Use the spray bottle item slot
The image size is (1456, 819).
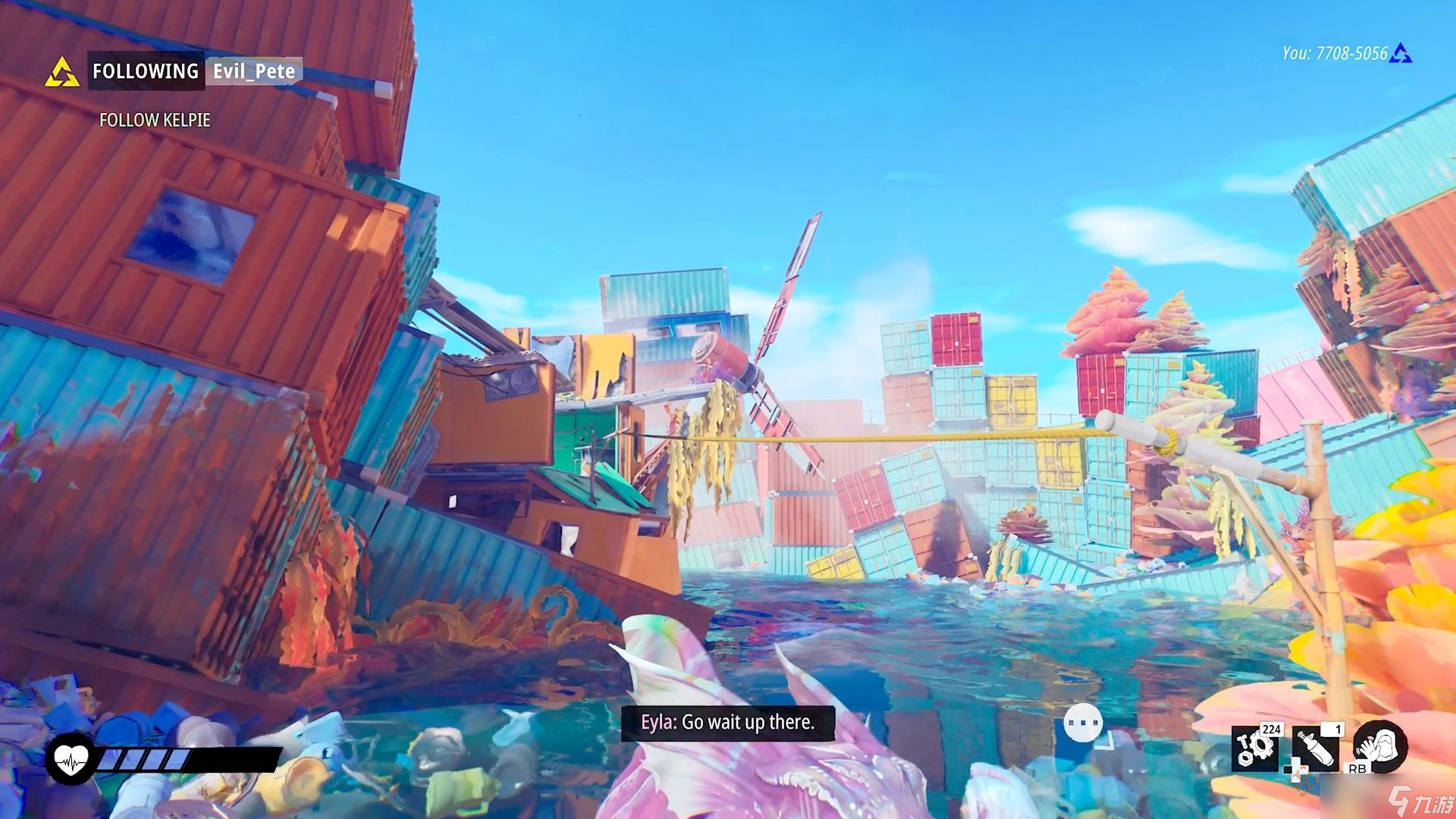[x=1316, y=748]
